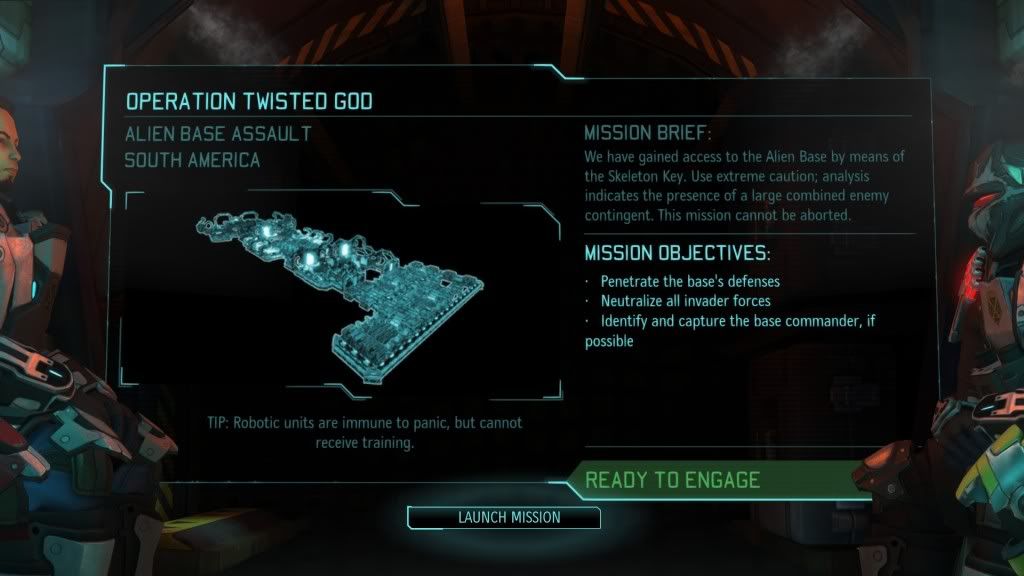Viewport: 1024px width, 576px height.
Task: Click the Ready to Engage banner
Action: pyautogui.click(x=672, y=479)
